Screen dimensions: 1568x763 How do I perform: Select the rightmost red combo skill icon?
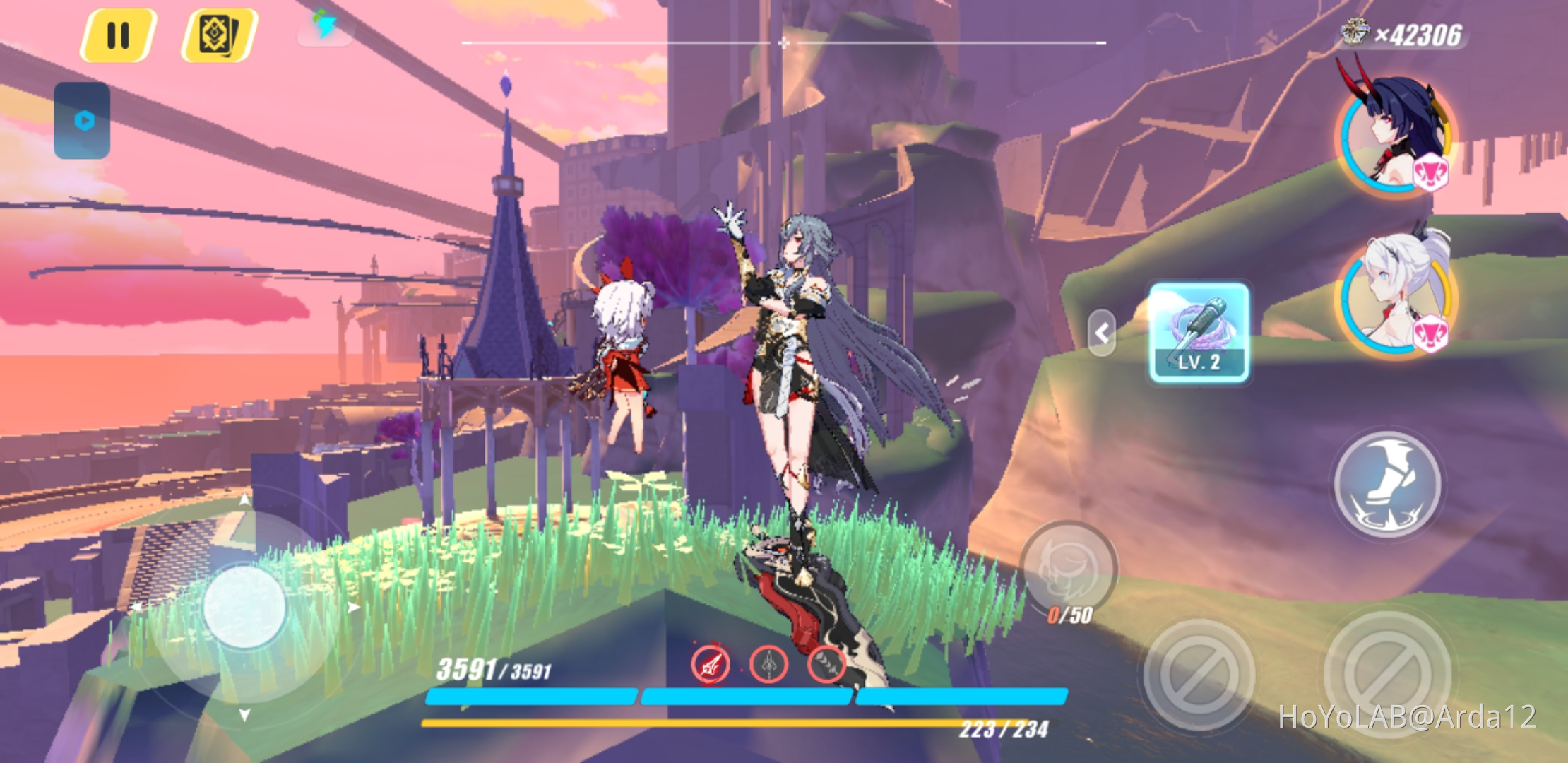(825, 663)
